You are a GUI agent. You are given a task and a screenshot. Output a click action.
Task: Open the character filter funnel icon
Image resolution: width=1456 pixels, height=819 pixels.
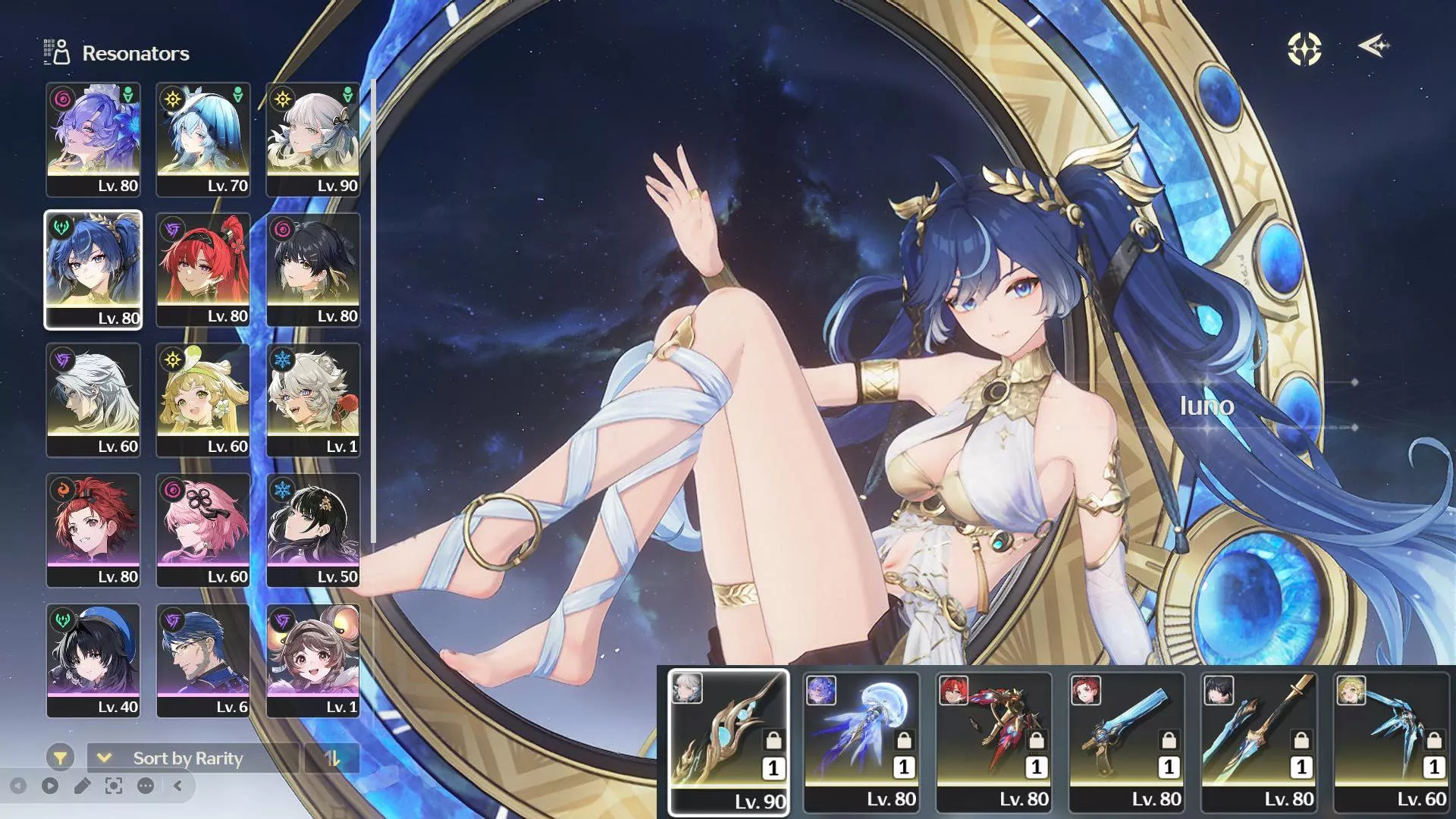tap(59, 756)
